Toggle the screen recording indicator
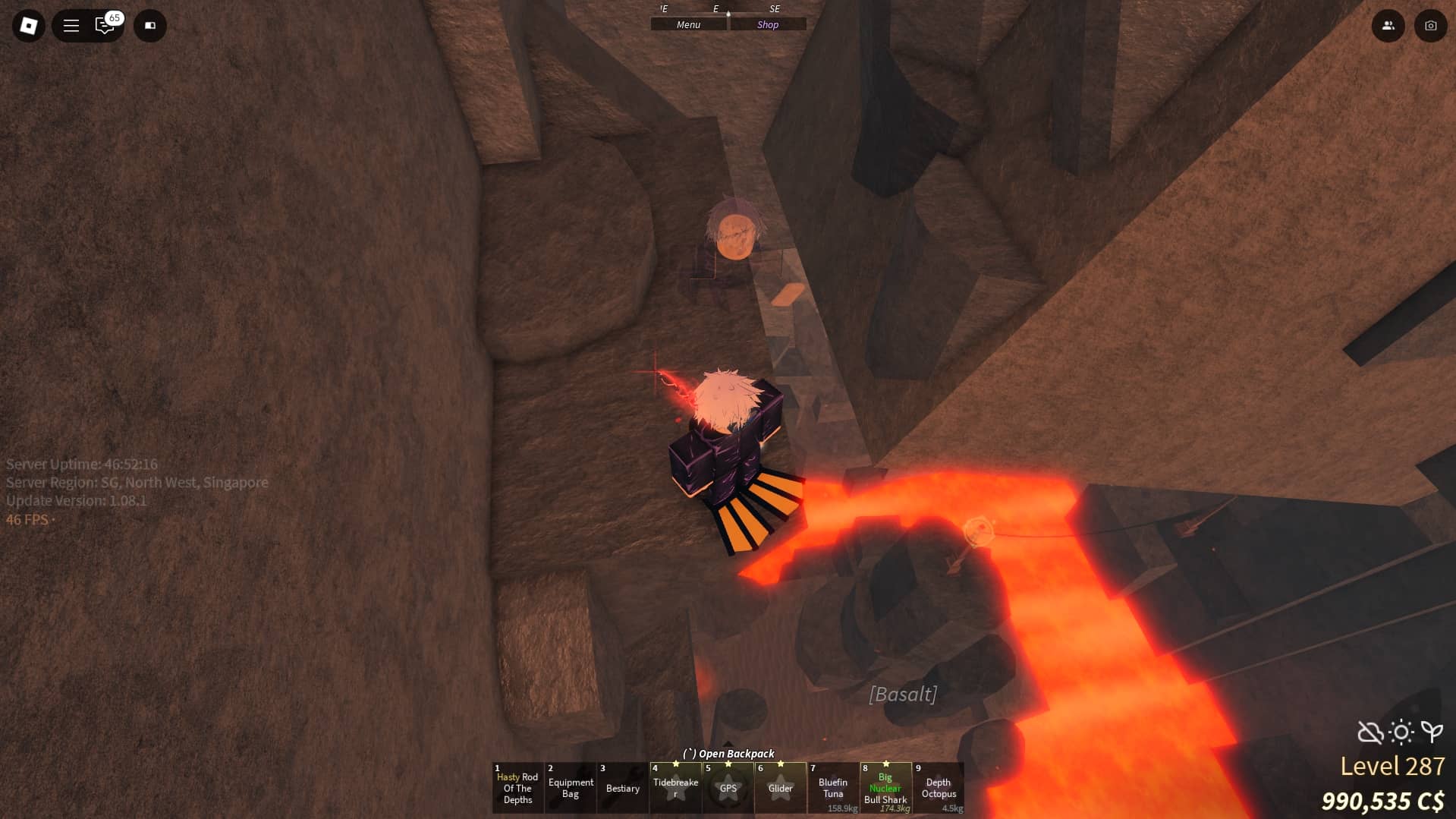 [149, 25]
